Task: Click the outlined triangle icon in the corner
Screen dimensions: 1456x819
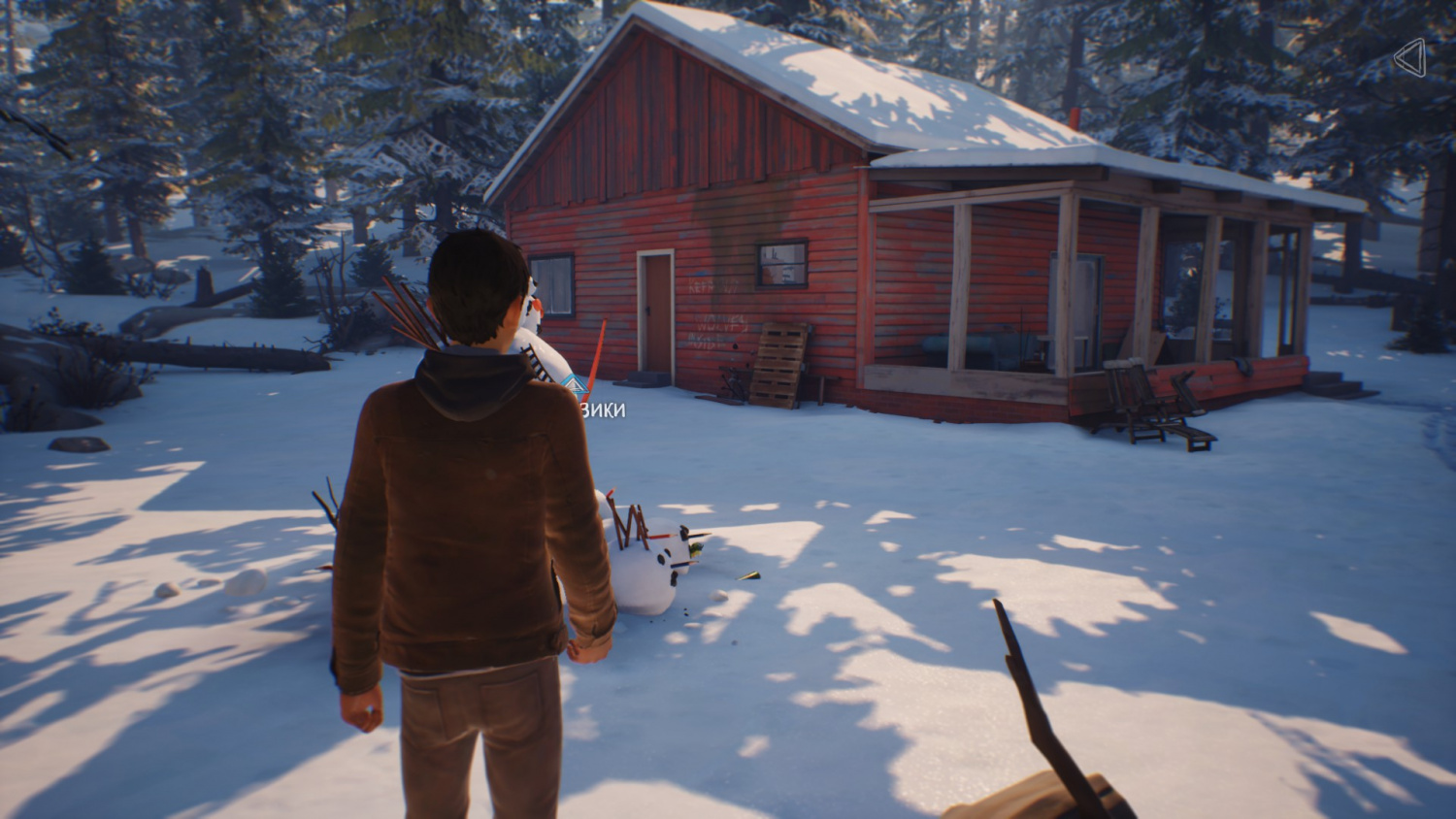Action: (x=1409, y=58)
